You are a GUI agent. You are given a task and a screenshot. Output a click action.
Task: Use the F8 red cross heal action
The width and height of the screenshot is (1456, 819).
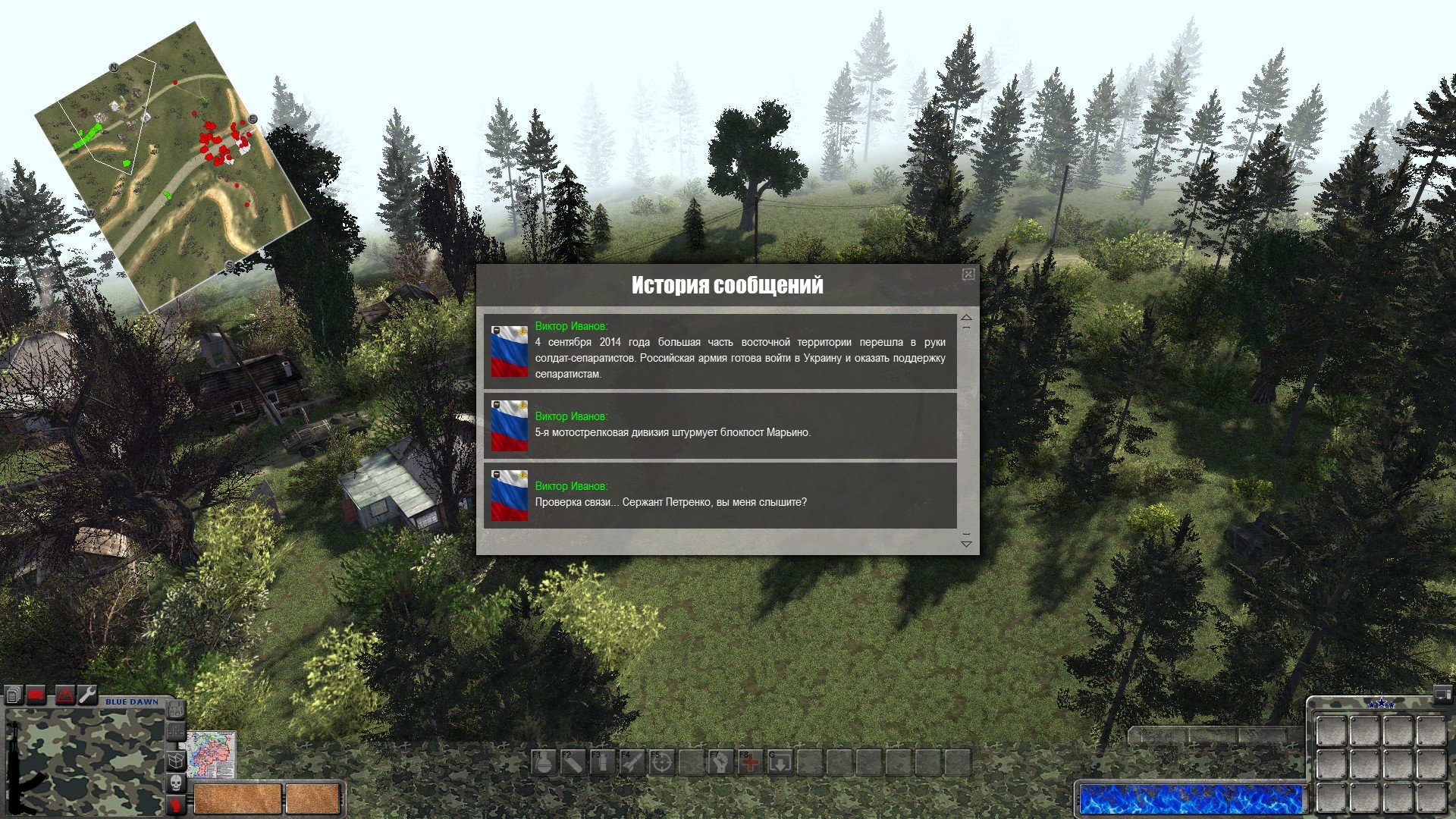point(751,763)
